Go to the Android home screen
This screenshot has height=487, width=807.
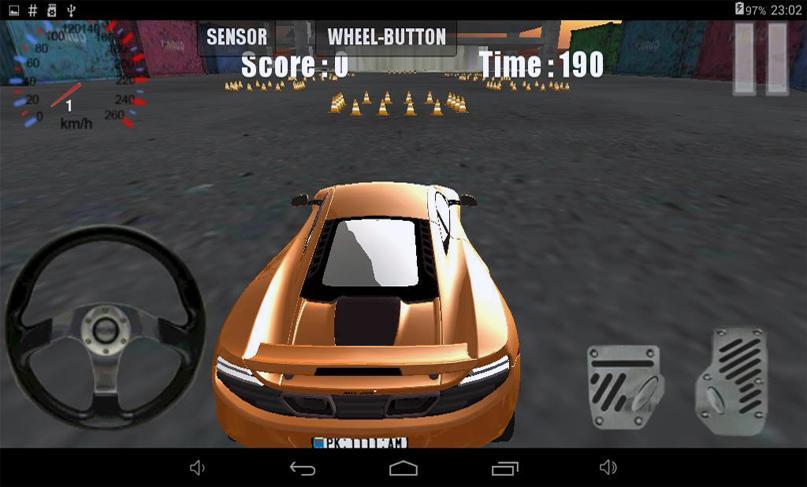click(x=403, y=467)
